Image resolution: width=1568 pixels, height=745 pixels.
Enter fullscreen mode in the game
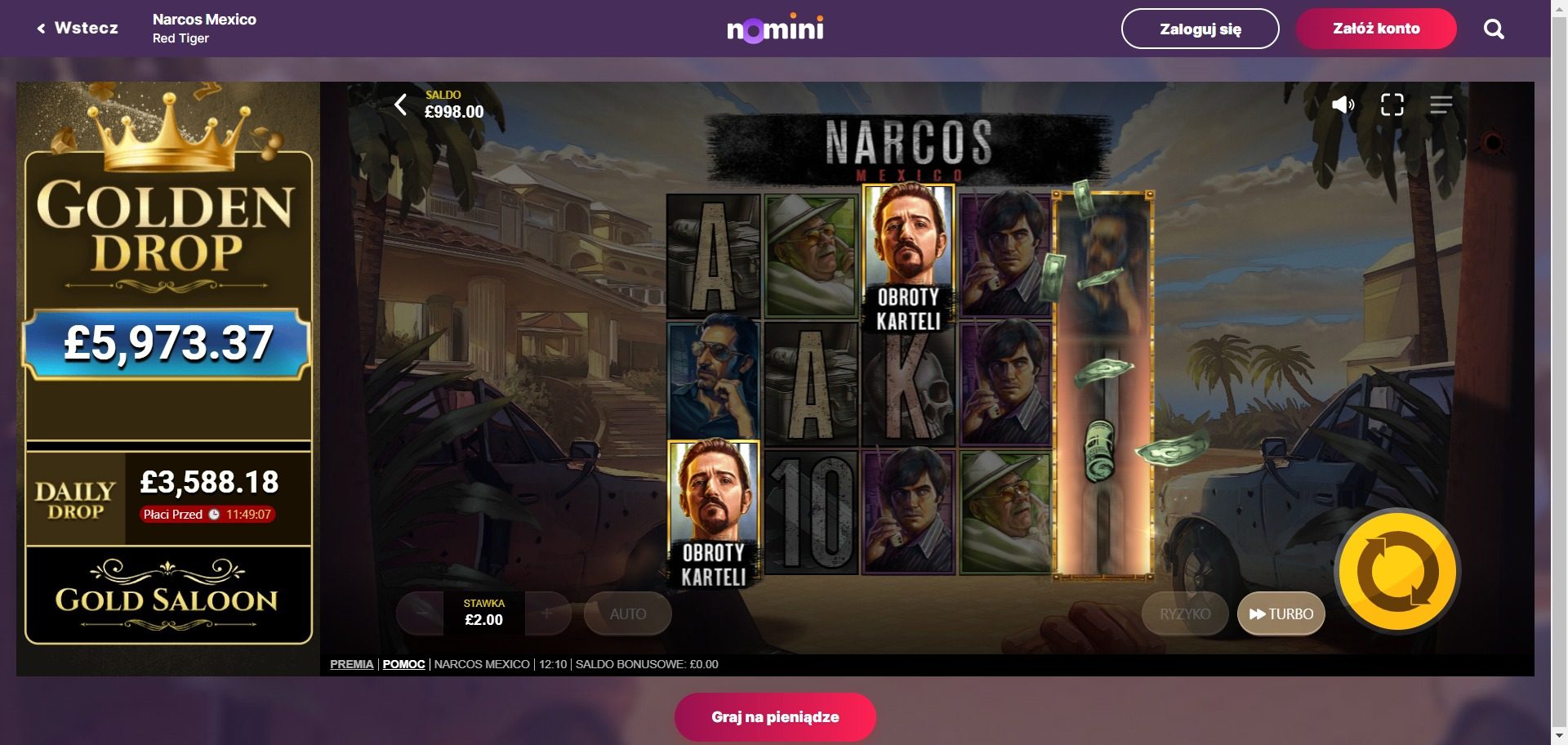pyautogui.click(x=1393, y=105)
